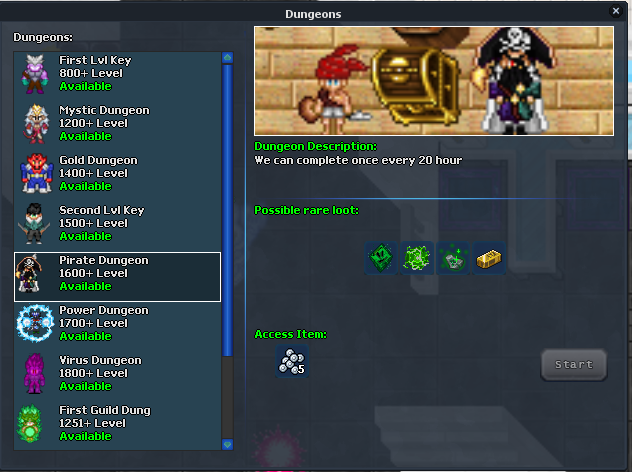The width and height of the screenshot is (632, 472).
Task: Select the Virus Dungeon entry
Action: [x=117, y=374]
